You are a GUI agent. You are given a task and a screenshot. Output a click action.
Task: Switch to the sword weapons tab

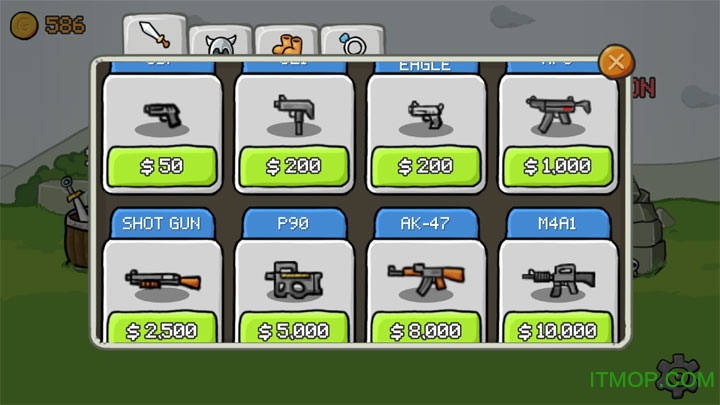point(154,34)
